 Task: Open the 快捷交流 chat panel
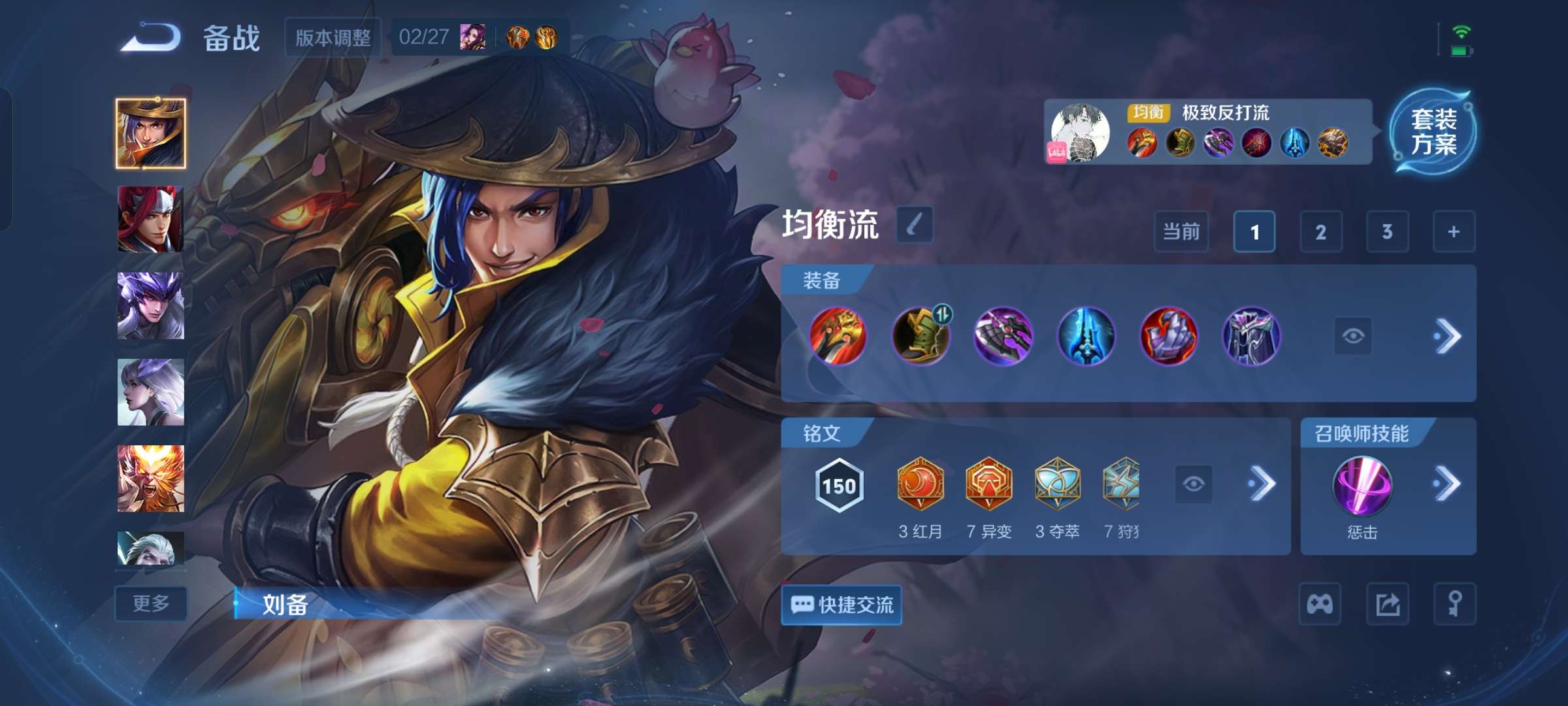pos(841,606)
